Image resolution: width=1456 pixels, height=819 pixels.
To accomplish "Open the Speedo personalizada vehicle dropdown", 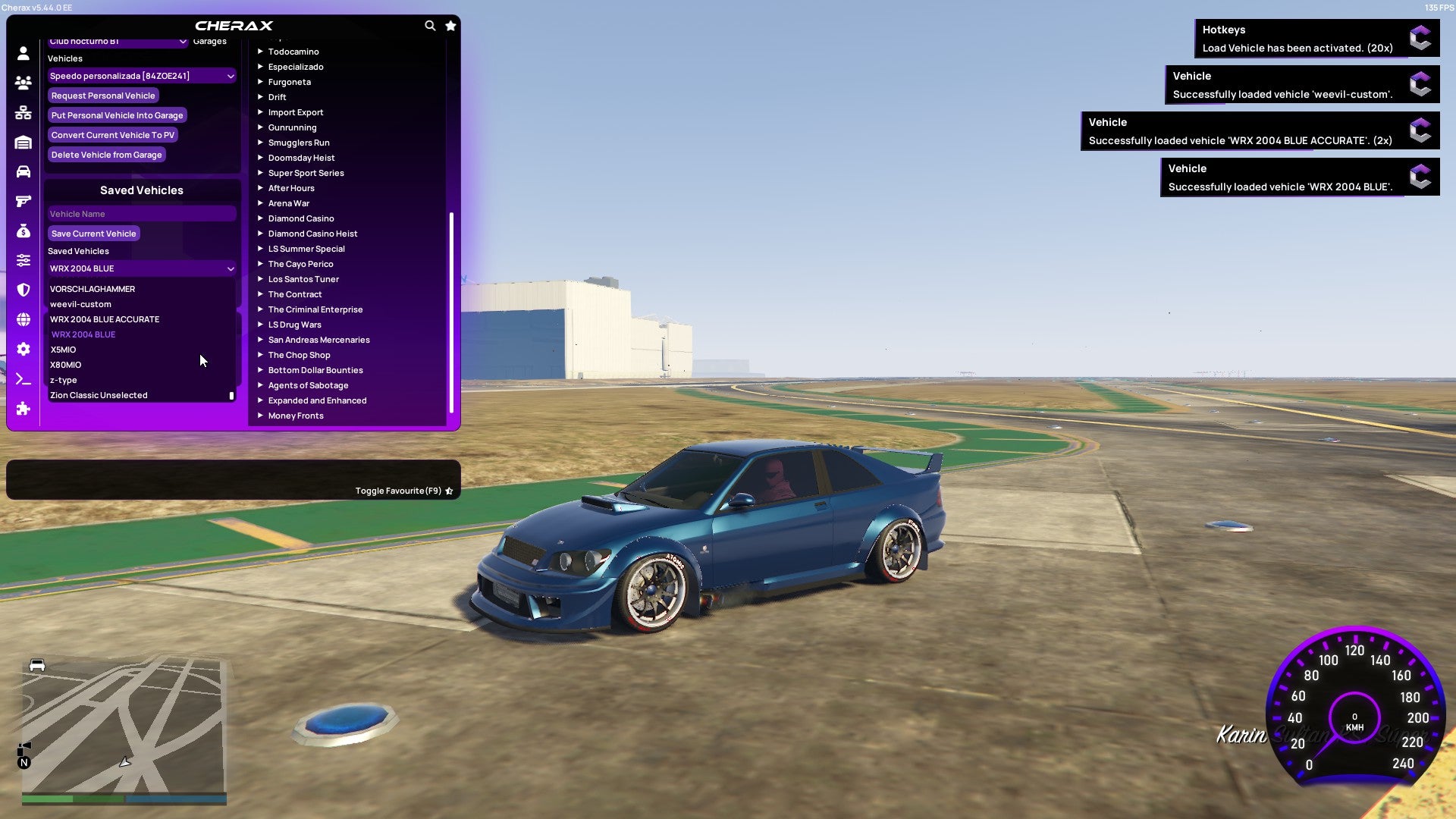I will click(x=141, y=76).
